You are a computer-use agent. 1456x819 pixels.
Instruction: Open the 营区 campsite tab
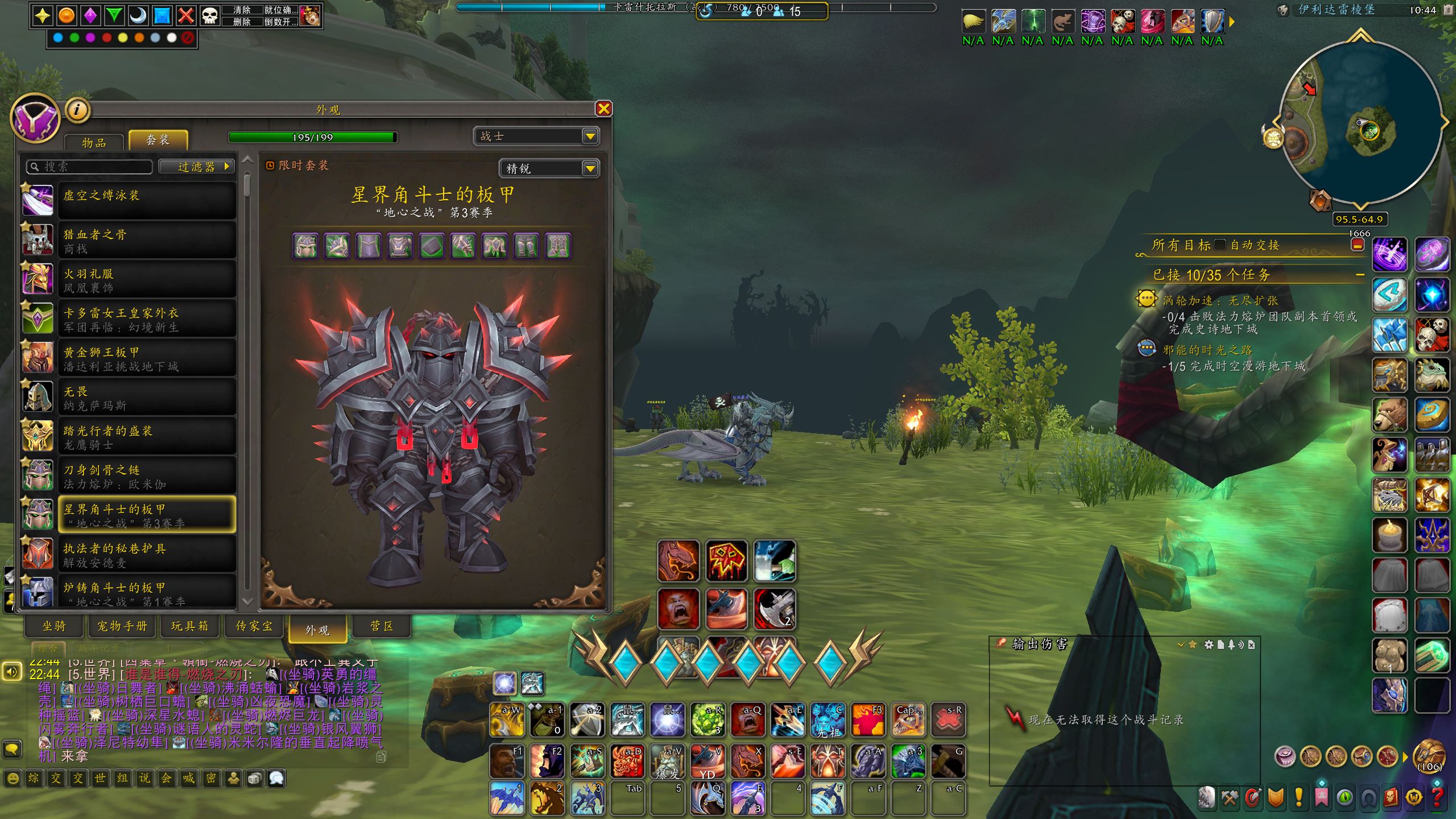(x=382, y=626)
